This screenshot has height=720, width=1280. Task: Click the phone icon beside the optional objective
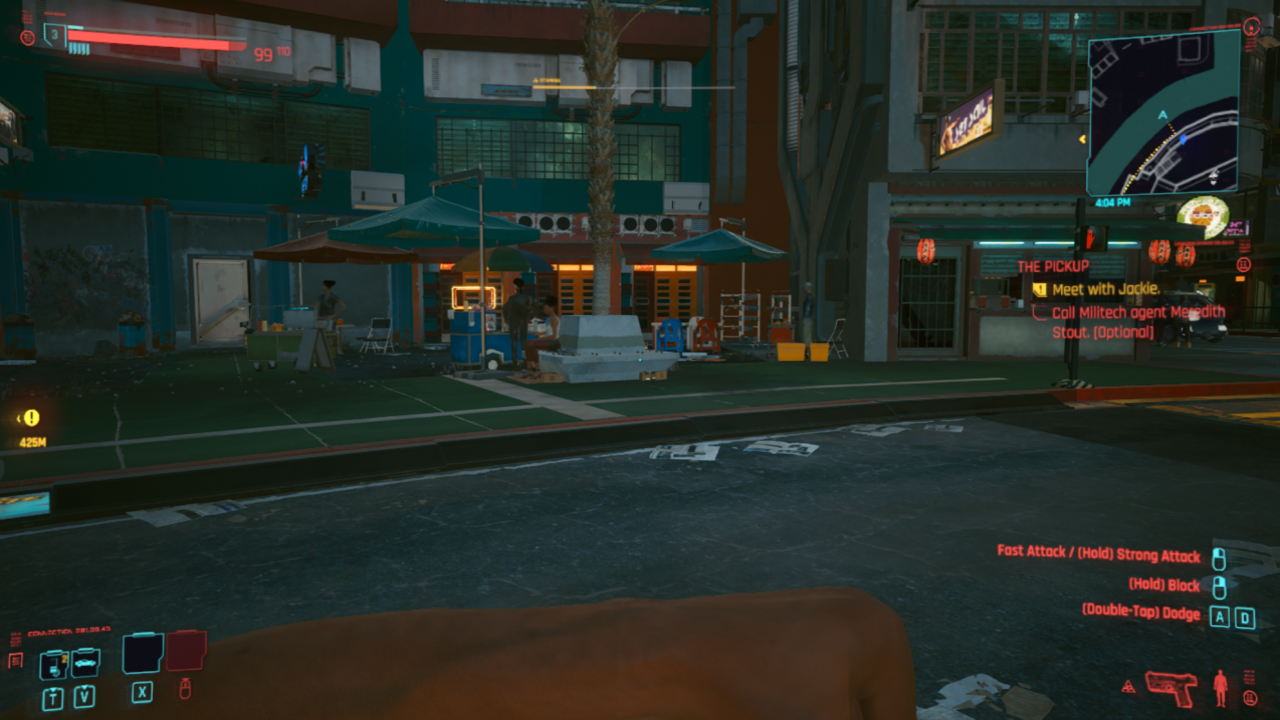point(1036,312)
